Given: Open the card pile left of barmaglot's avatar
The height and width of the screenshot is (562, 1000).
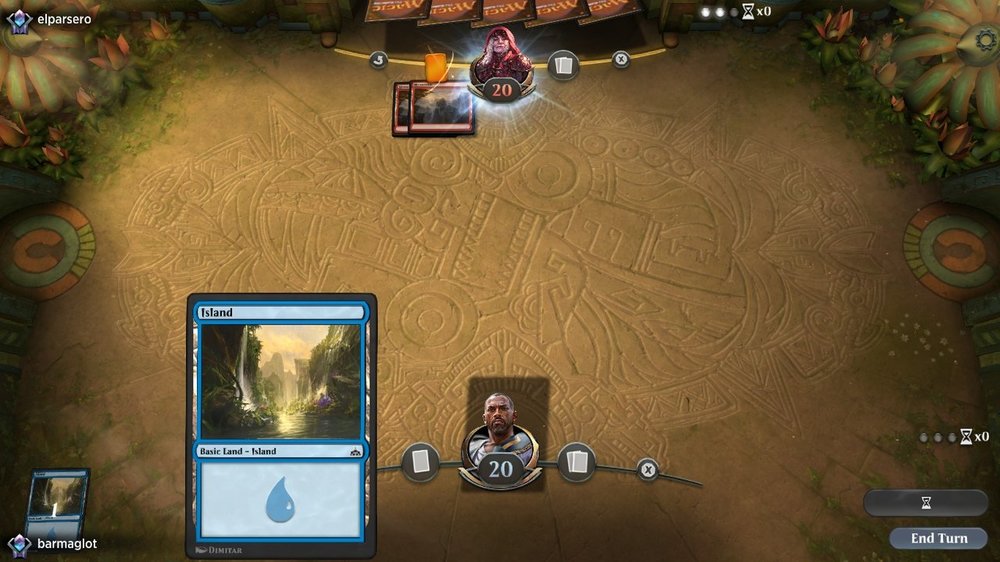Looking at the screenshot, I should (420, 462).
